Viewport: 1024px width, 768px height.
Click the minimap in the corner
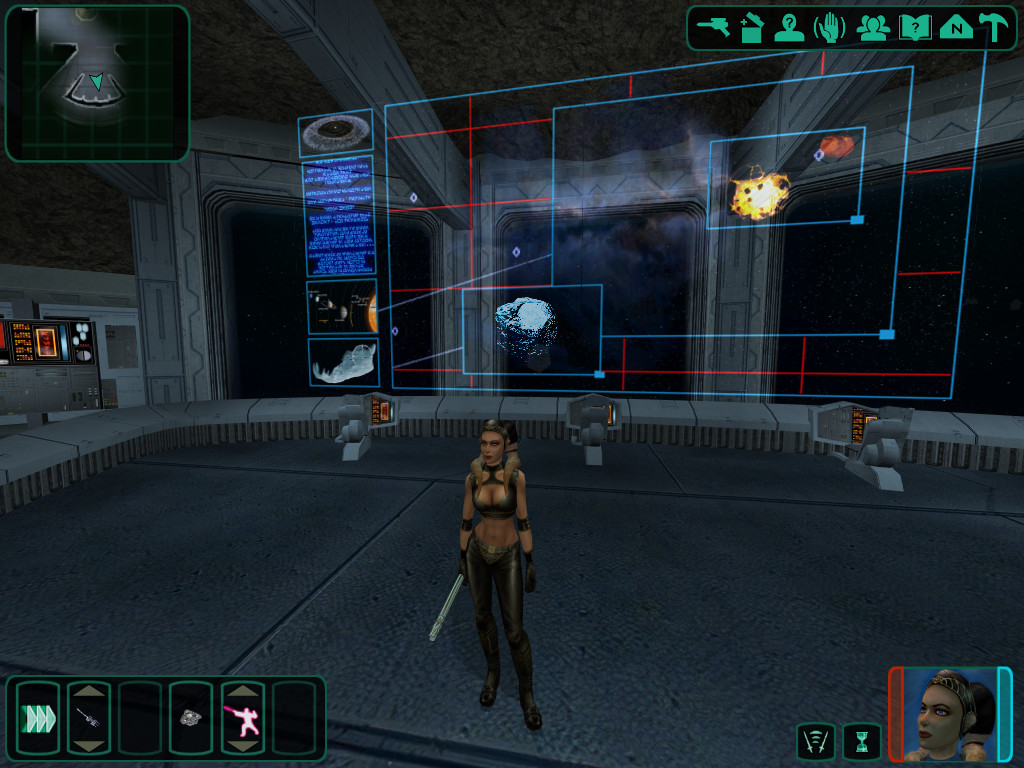click(x=97, y=83)
